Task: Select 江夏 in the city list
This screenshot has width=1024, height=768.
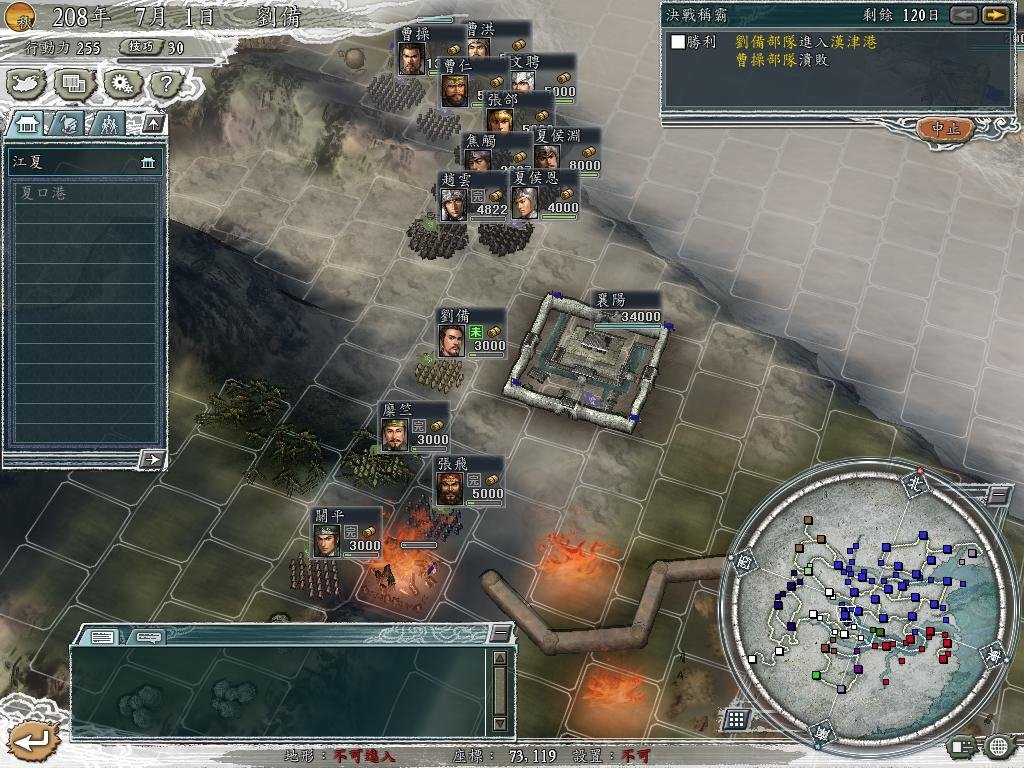Action: click(84, 161)
